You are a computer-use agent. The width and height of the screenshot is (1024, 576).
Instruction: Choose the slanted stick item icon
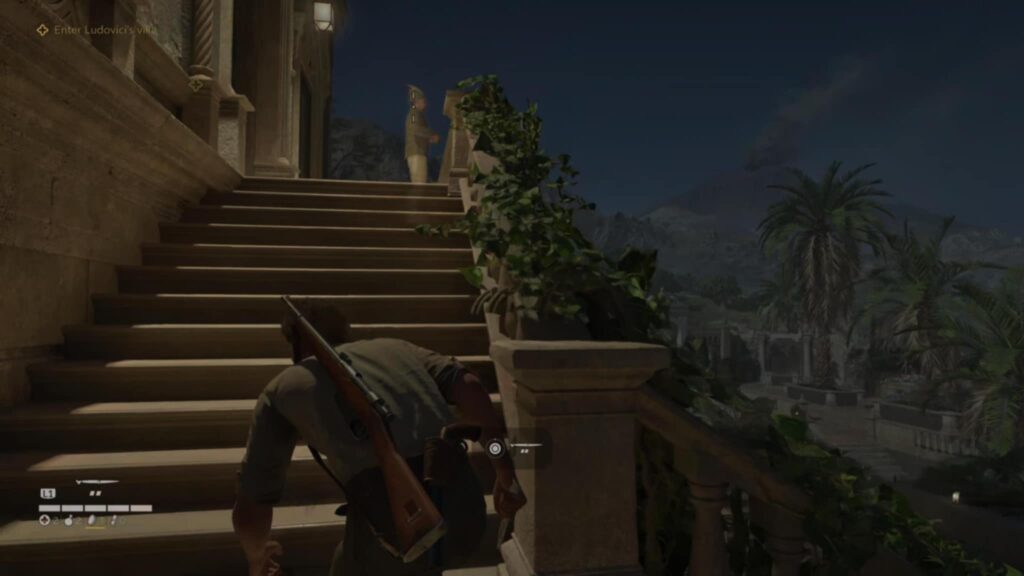coord(114,520)
